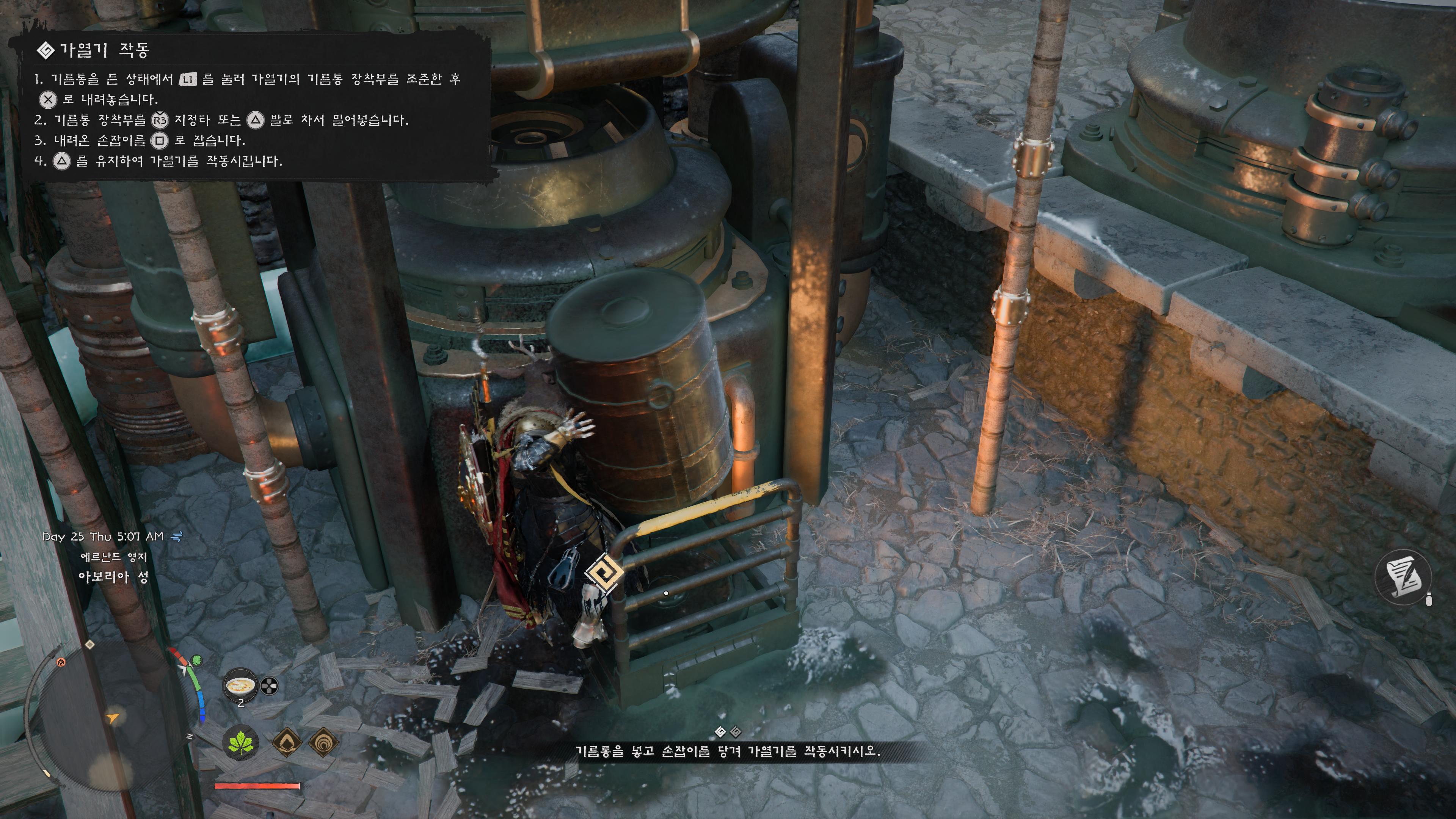The image size is (1456, 819).
Task: Click the orange camp marker on minimap
Action: coord(61,662)
